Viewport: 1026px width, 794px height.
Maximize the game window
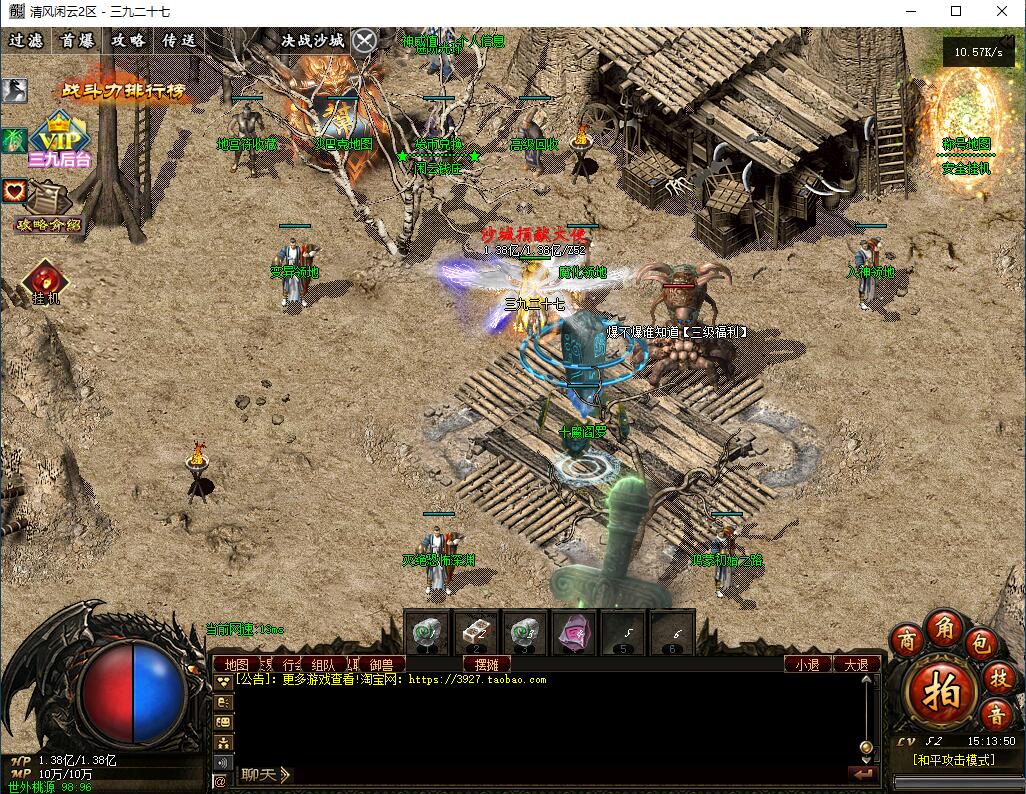click(x=956, y=12)
